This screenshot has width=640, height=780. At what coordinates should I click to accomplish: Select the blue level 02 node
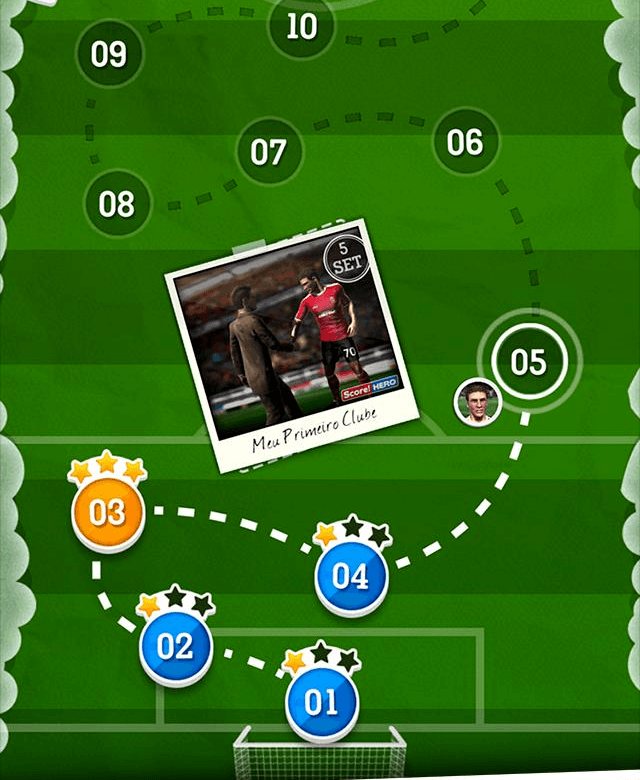[175, 646]
